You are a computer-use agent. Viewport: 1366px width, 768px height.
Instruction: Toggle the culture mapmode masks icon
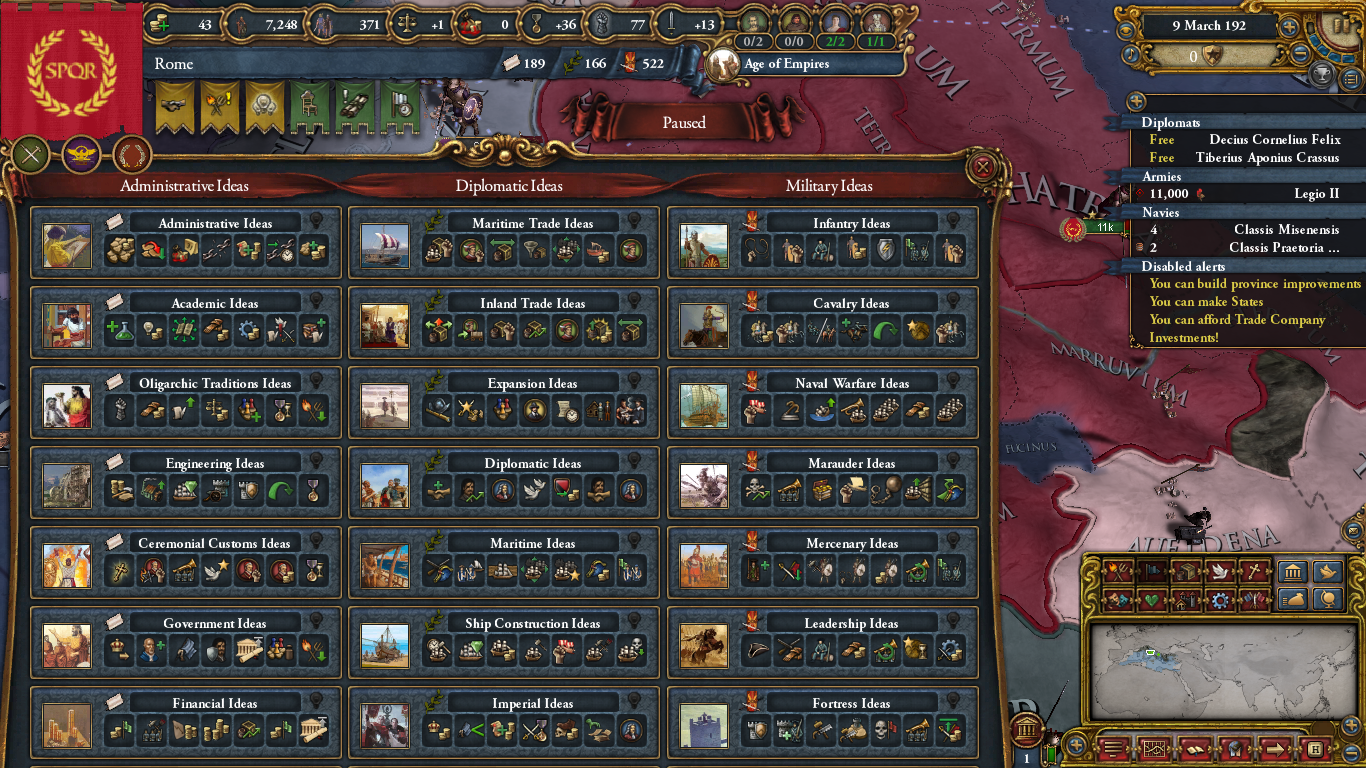point(1118,599)
